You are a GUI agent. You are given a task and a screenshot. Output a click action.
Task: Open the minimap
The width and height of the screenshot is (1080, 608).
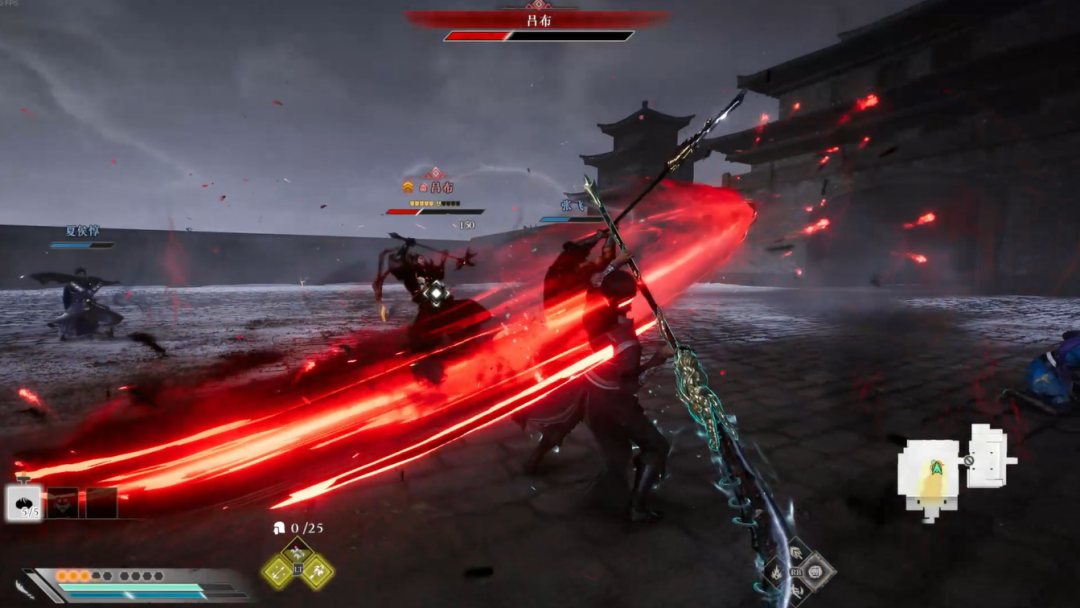point(948,468)
